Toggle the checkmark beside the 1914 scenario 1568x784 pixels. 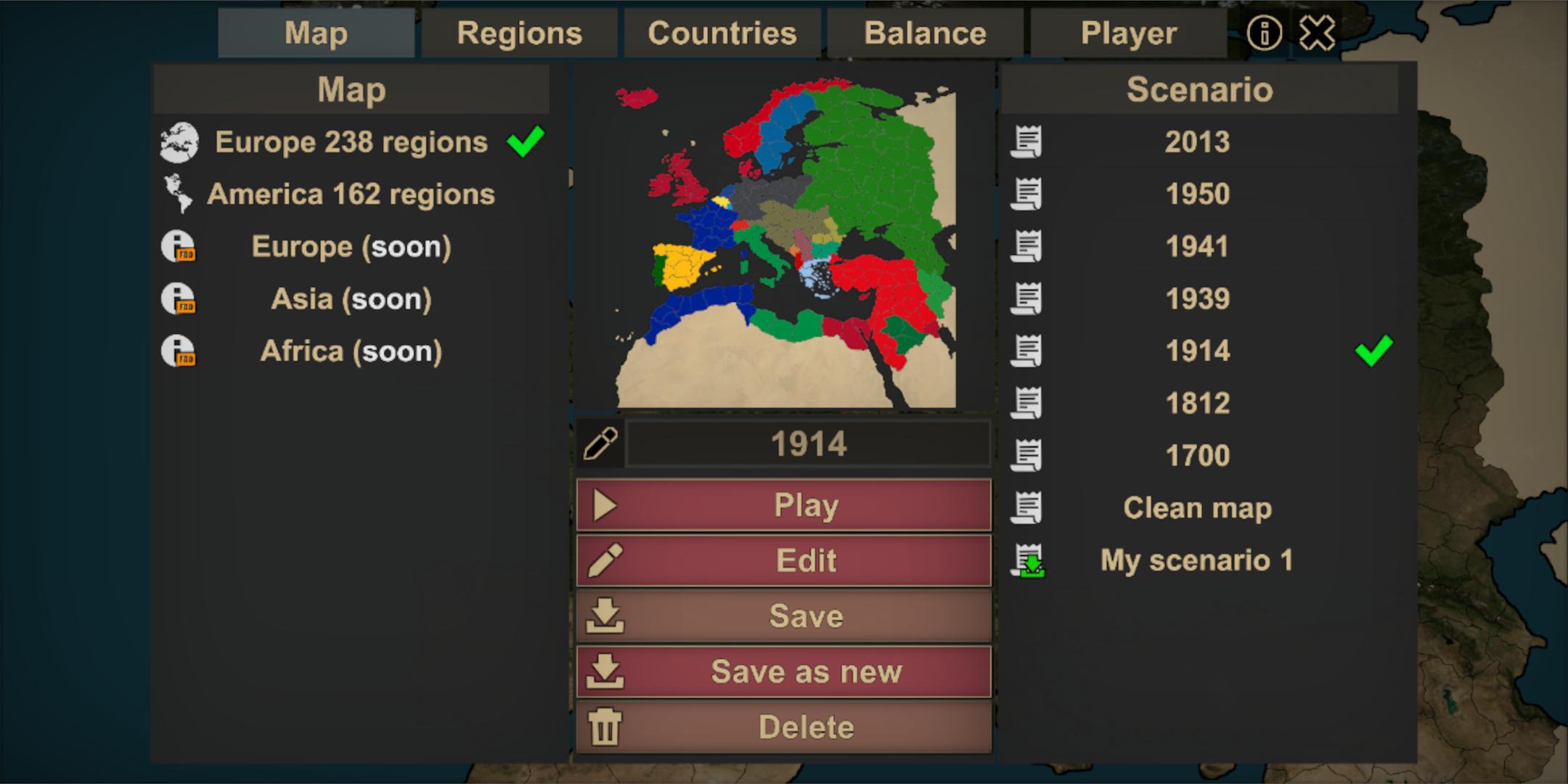point(1372,351)
